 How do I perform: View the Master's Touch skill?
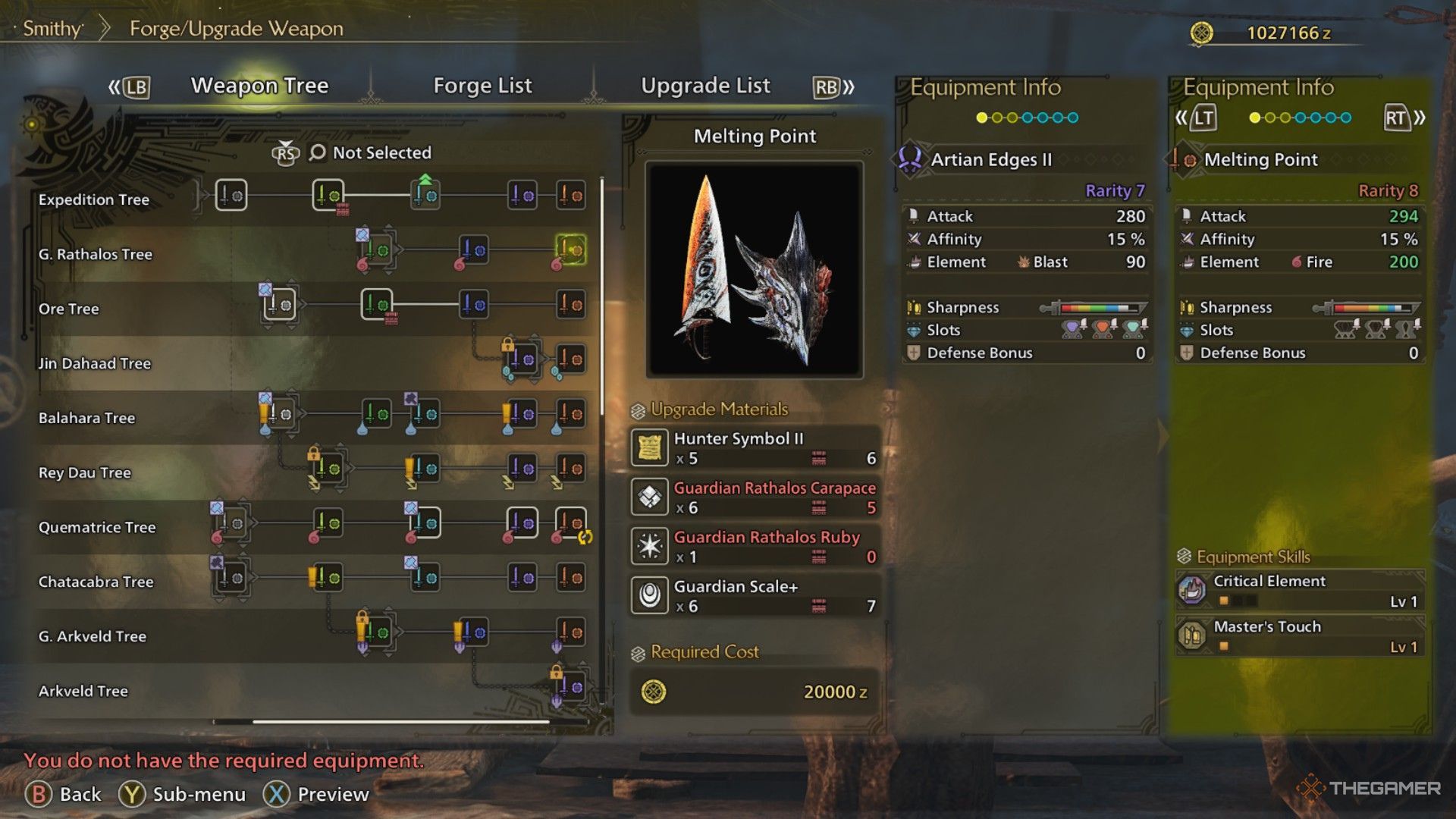(1300, 635)
